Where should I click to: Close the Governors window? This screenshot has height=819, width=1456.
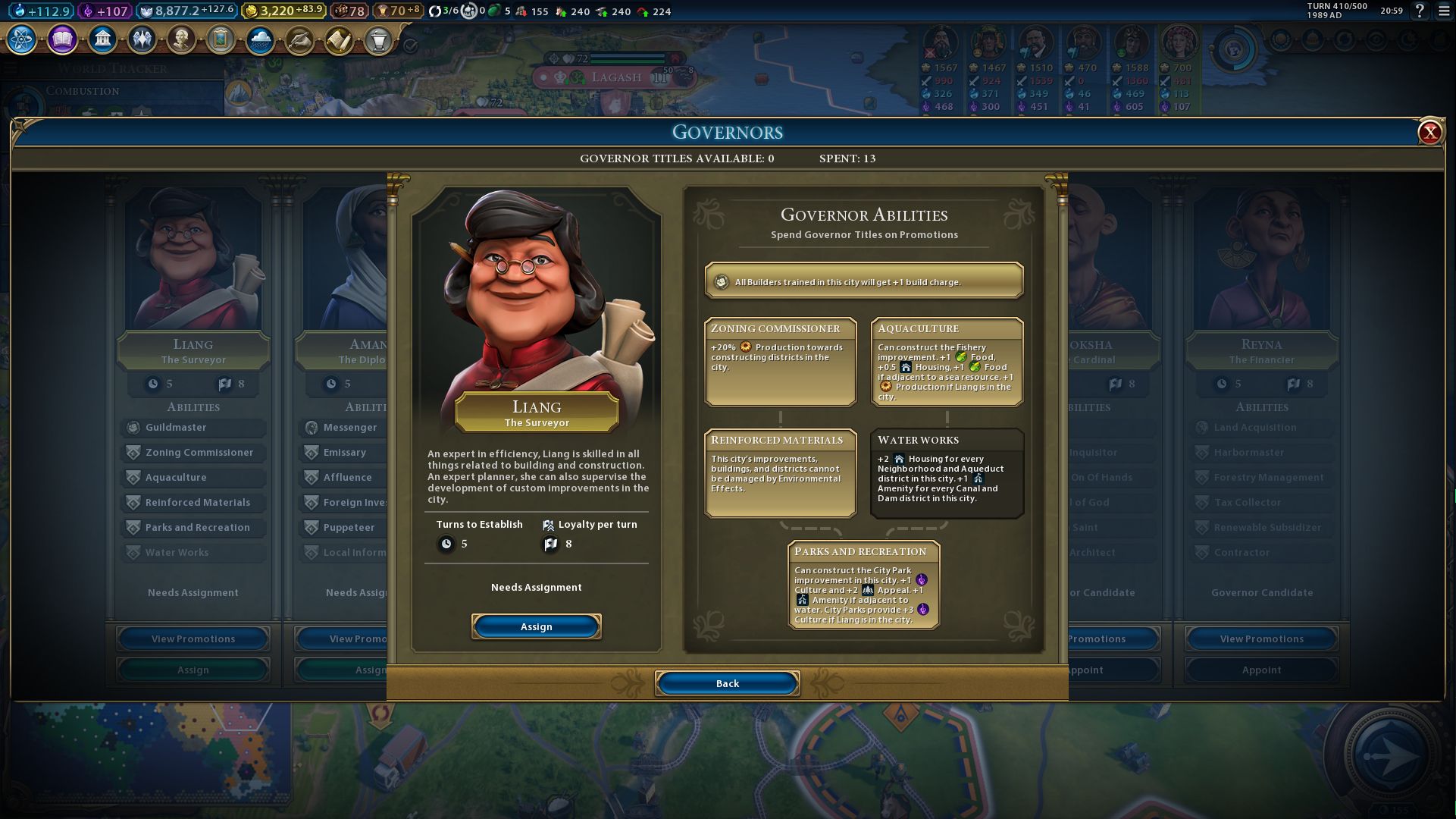(1429, 133)
